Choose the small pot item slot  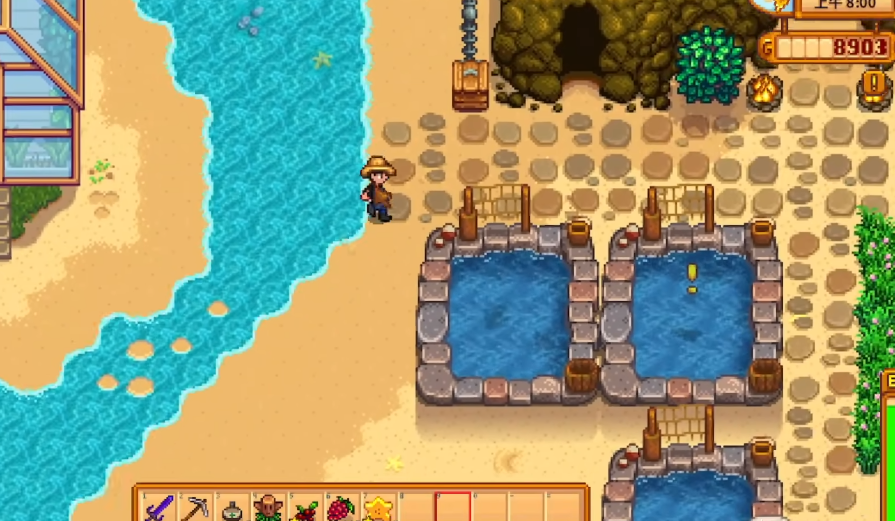pyautogui.click(x=232, y=509)
